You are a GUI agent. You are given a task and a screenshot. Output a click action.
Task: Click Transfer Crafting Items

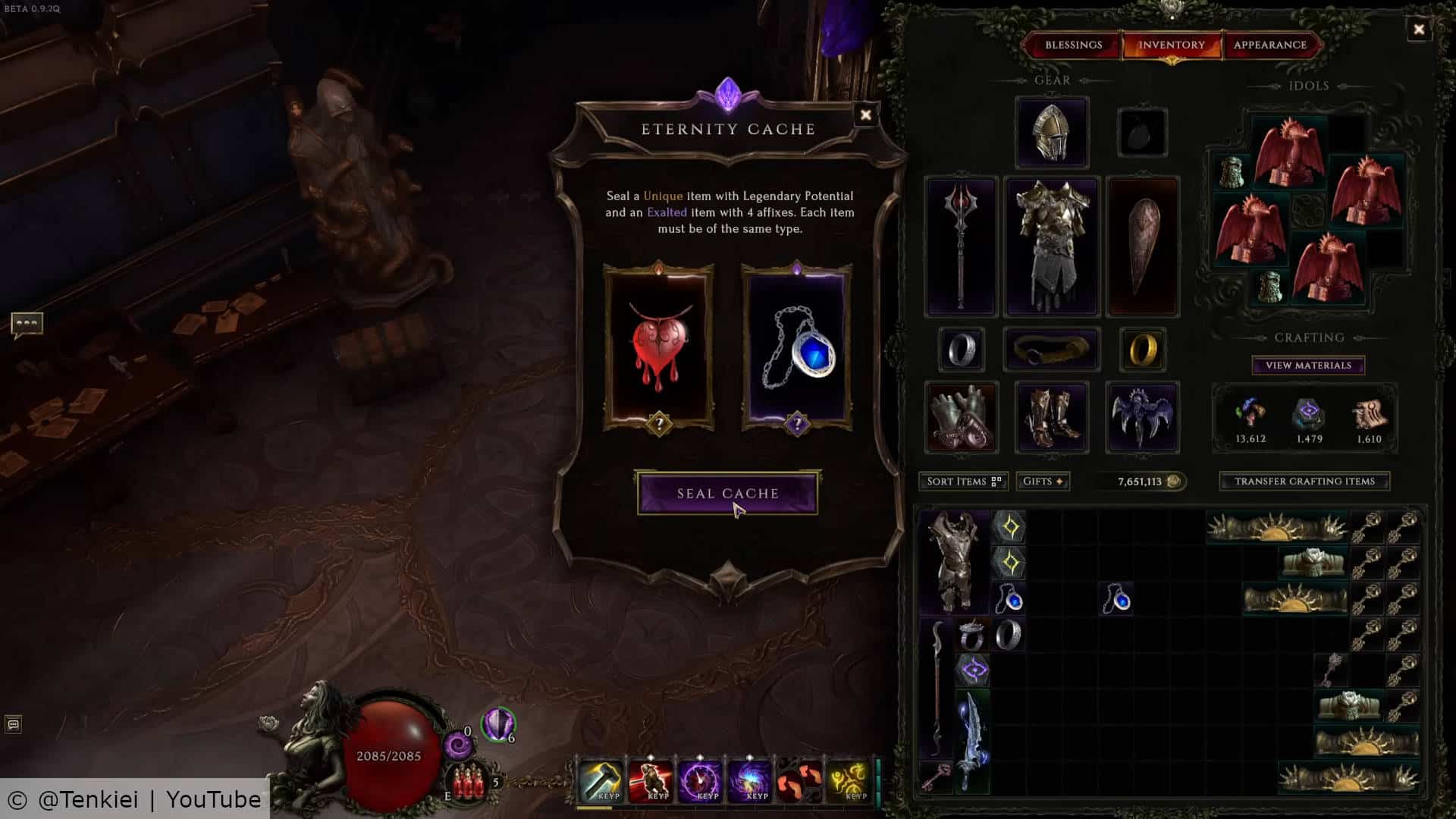(x=1304, y=481)
